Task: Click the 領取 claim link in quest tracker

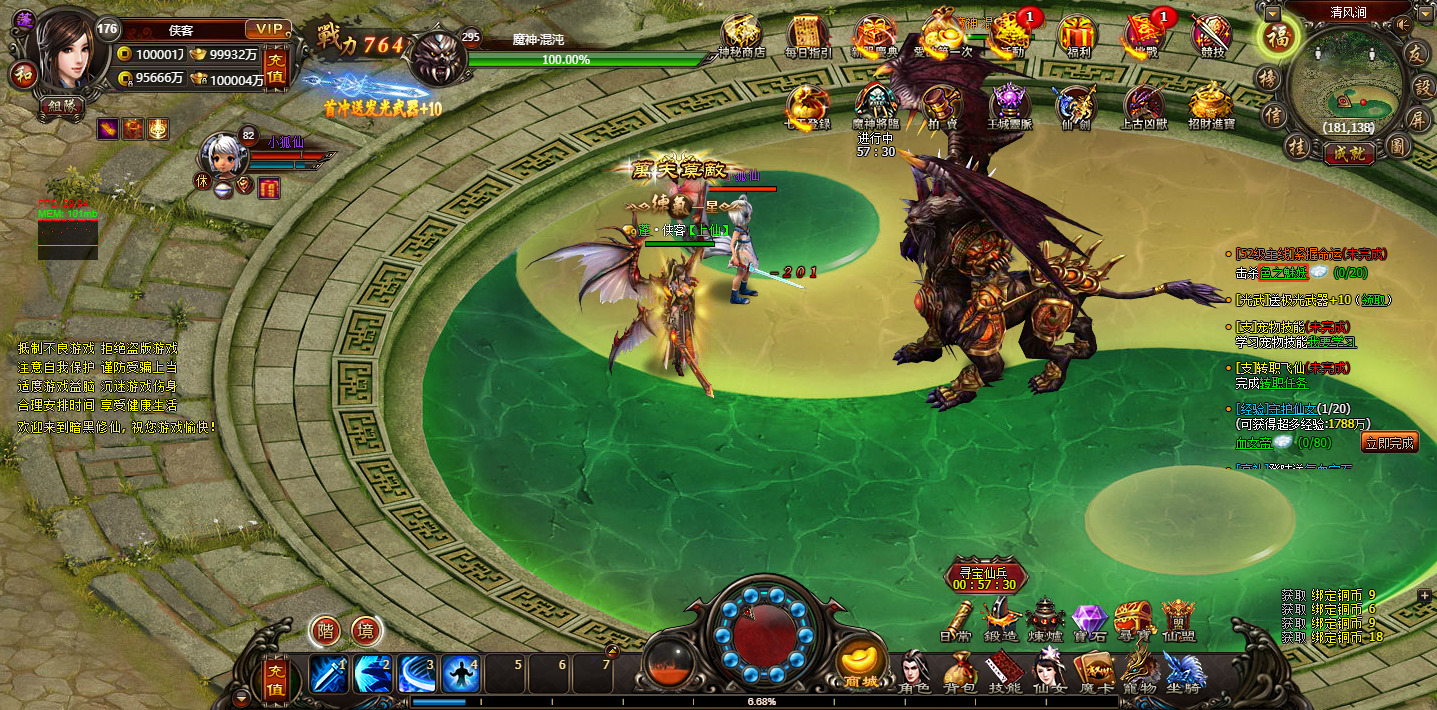Action: pos(1374,300)
